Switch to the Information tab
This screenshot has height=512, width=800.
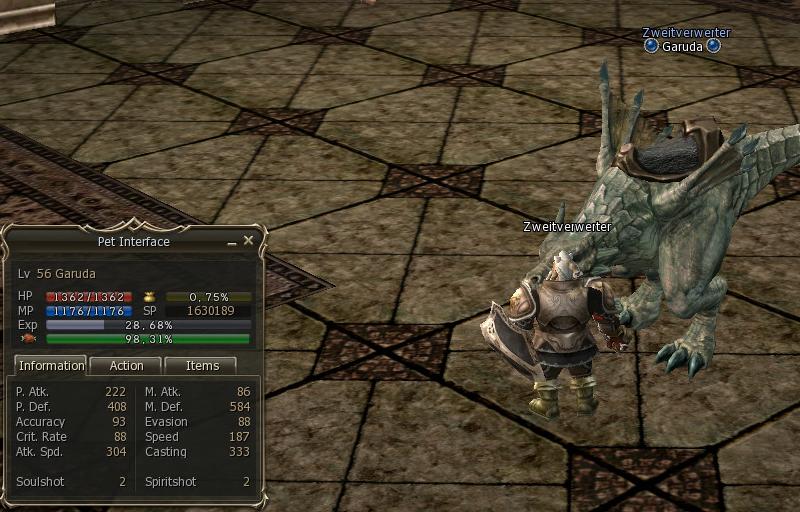(52, 366)
